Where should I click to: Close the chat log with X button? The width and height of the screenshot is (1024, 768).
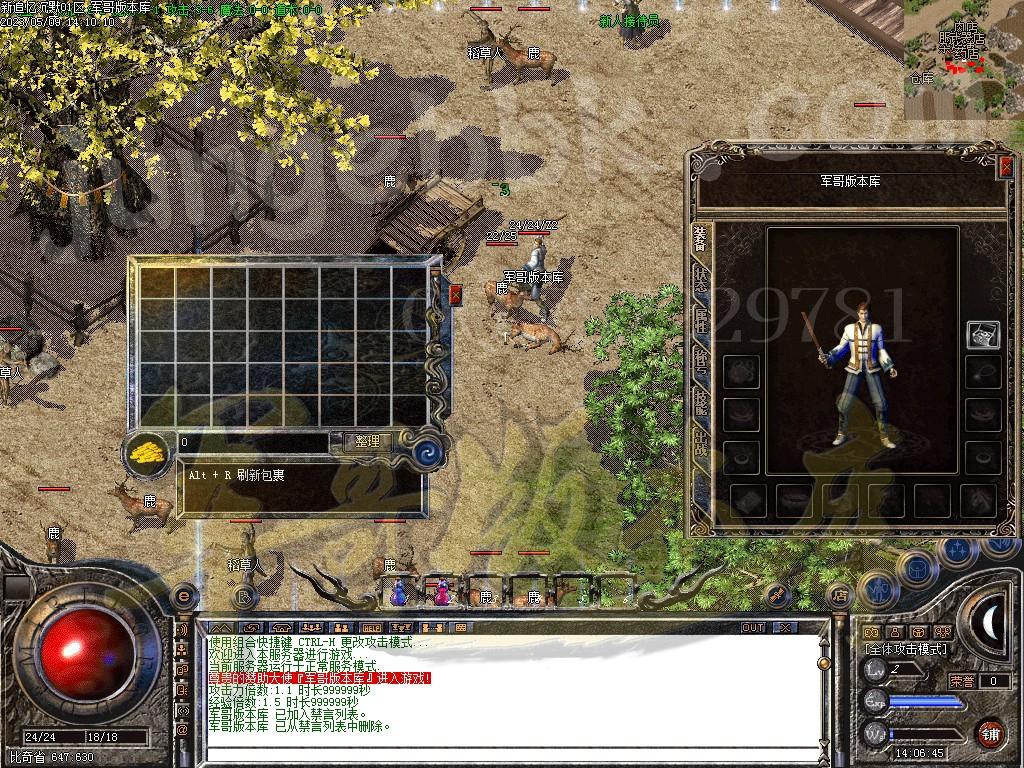[x=784, y=628]
